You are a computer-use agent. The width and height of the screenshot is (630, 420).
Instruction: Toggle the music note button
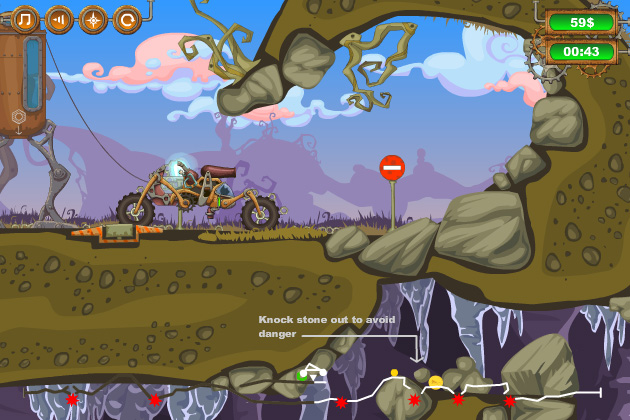click(25, 18)
